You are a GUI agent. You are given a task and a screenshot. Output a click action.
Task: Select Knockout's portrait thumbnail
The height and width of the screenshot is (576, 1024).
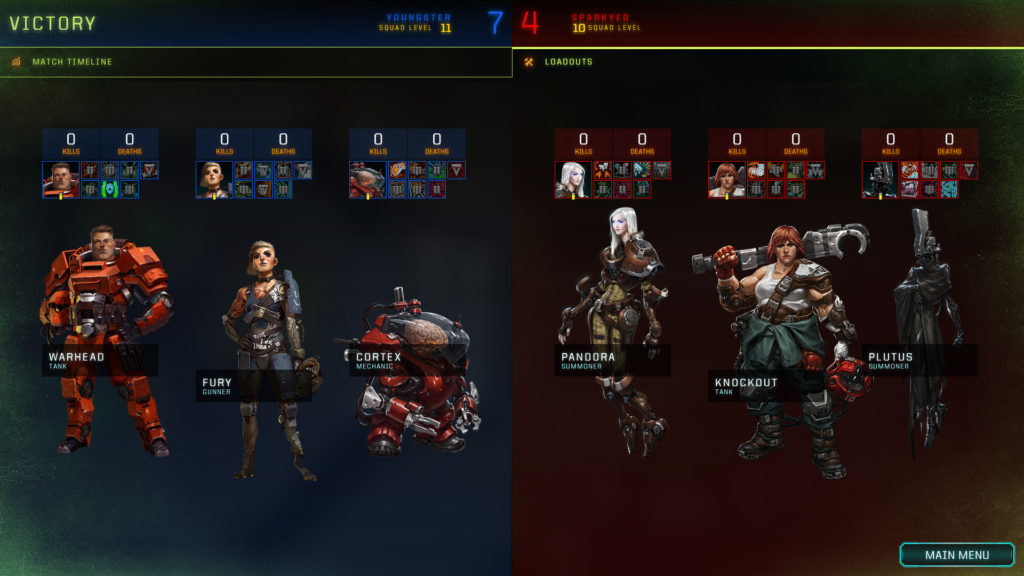[x=727, y=179]
